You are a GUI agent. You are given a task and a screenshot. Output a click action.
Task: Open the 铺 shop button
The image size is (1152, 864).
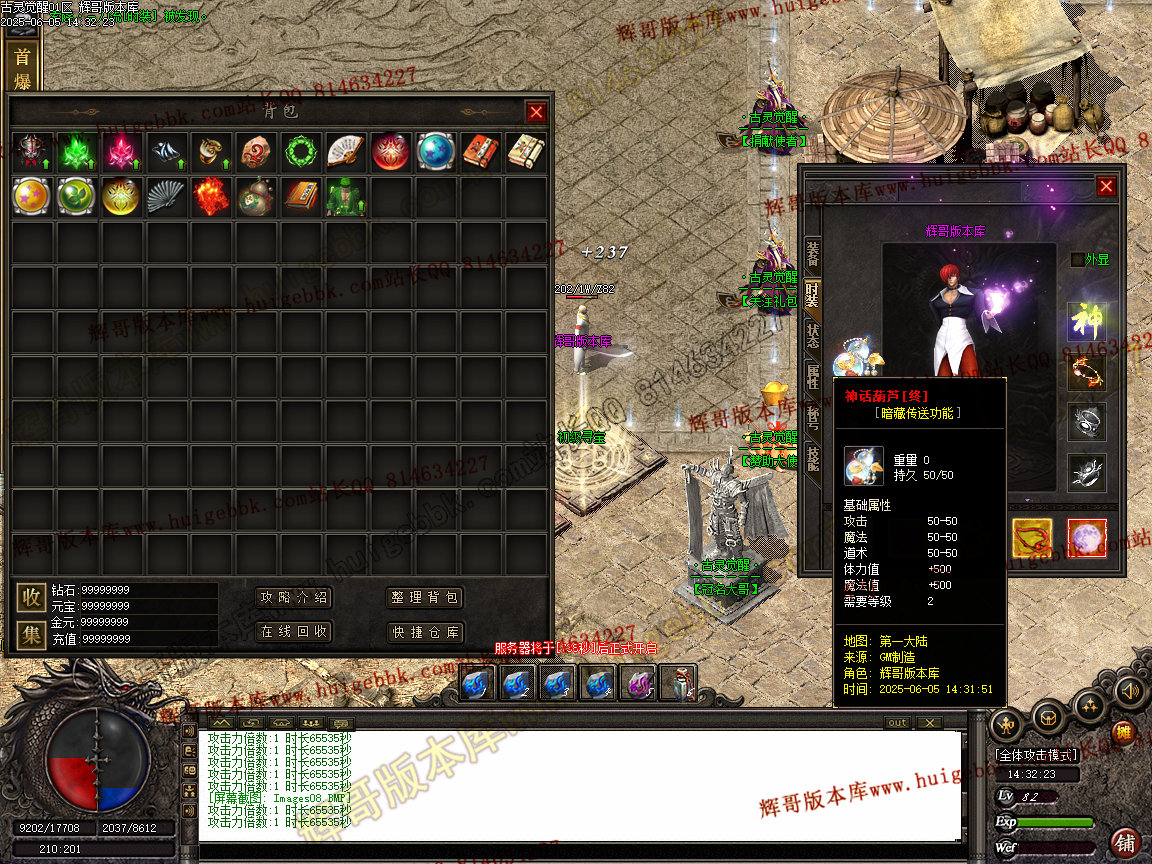1126,841
